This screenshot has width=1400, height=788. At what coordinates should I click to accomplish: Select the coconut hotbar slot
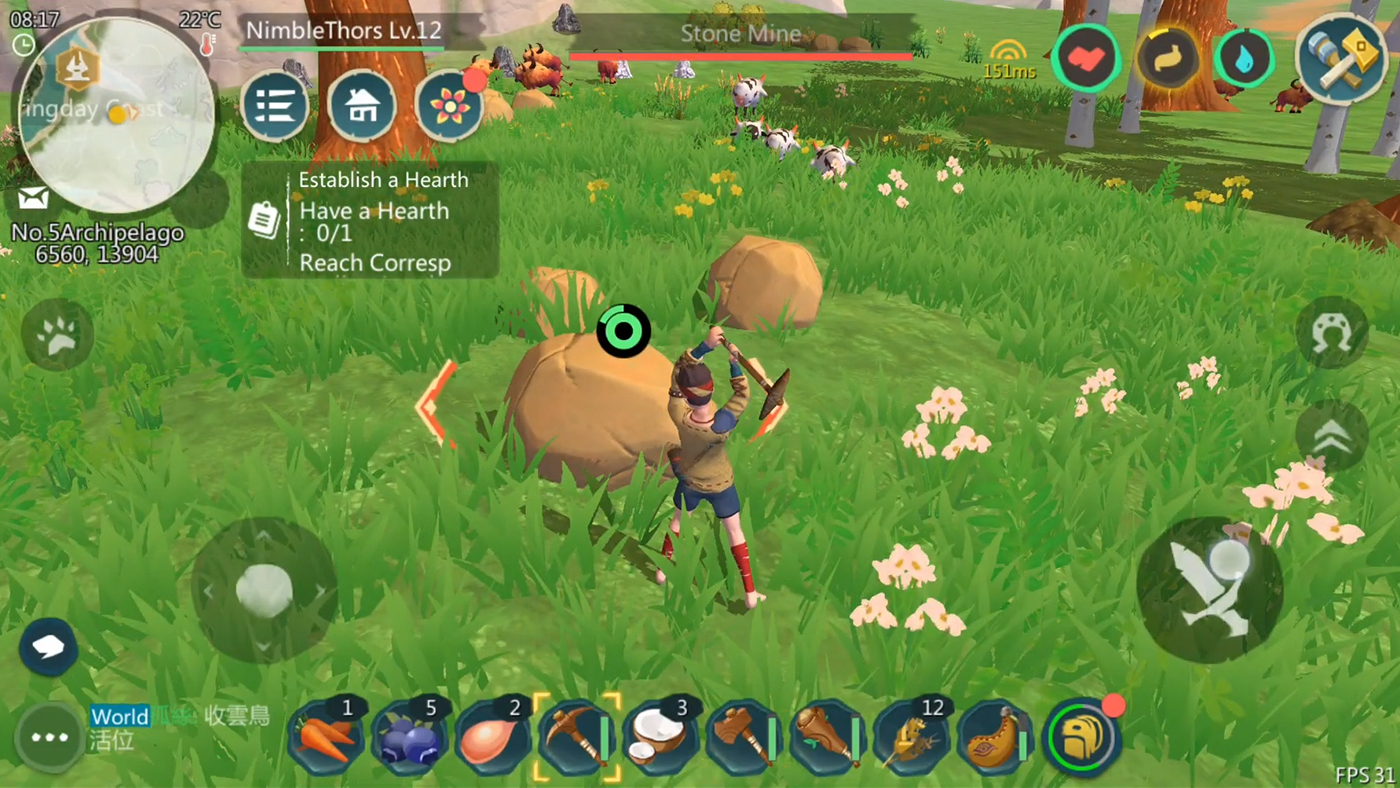pos(661,739)
